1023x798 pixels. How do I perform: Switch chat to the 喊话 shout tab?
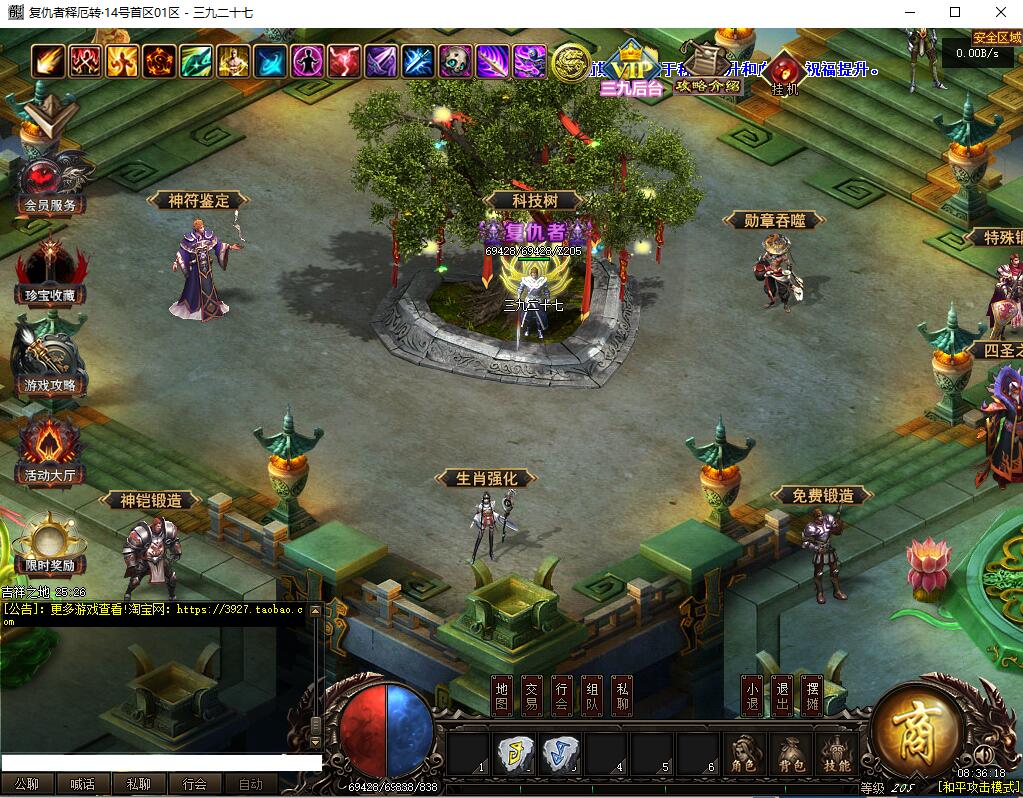[x=83, y=784]
